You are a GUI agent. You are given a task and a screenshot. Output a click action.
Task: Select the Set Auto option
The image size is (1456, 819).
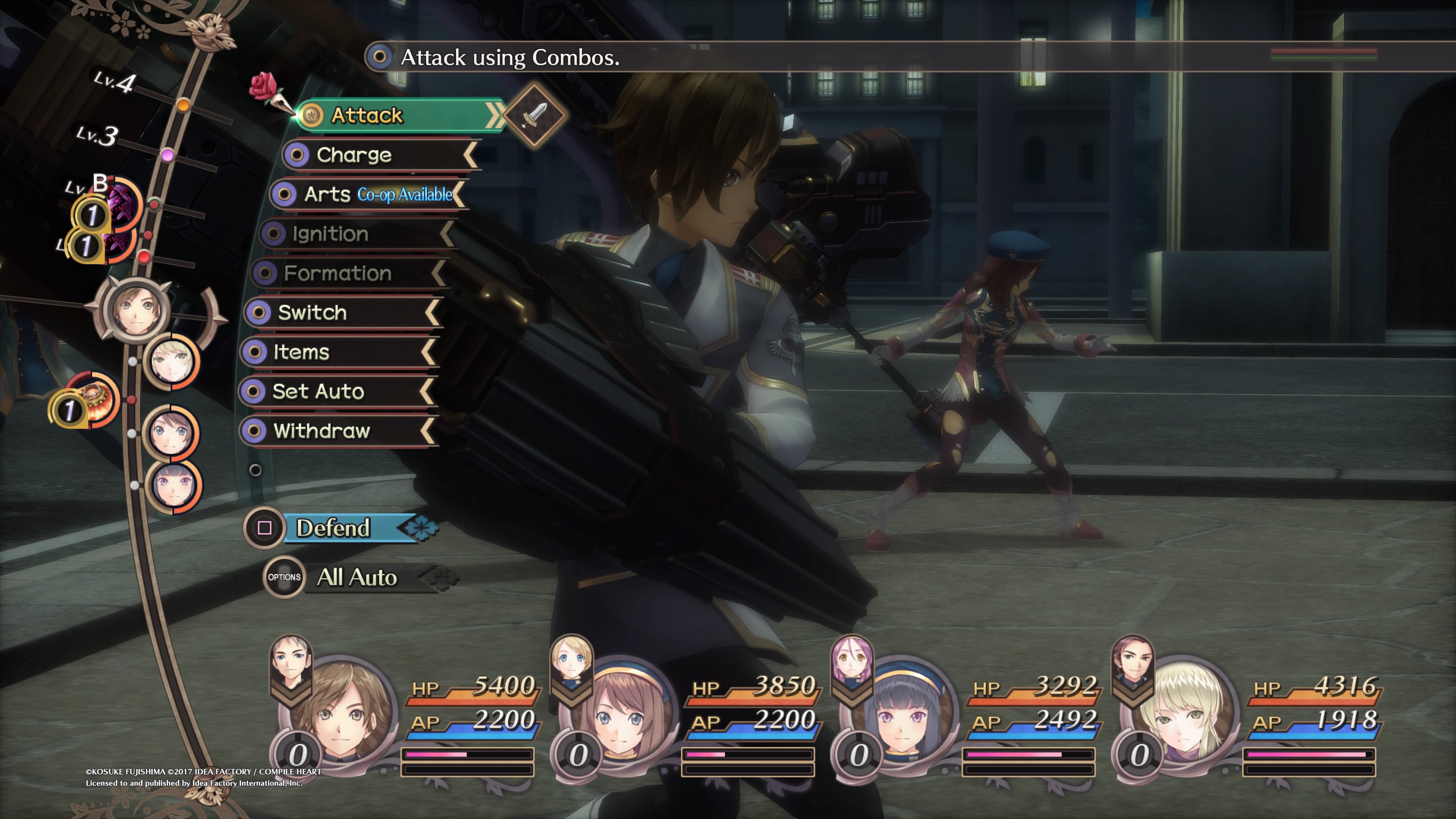(334, 391)
